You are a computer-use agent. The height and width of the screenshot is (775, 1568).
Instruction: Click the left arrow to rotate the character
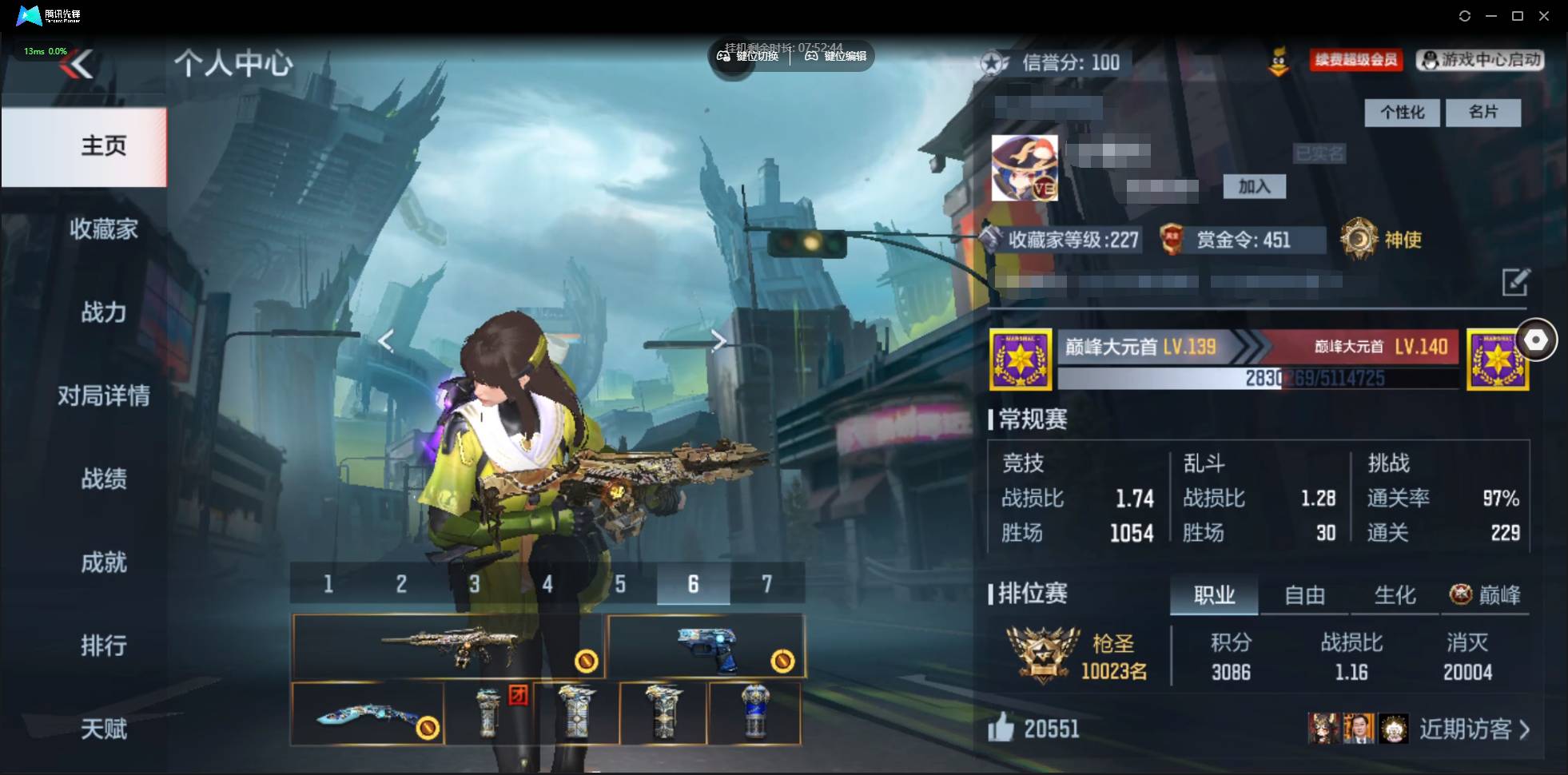[386, 340]
